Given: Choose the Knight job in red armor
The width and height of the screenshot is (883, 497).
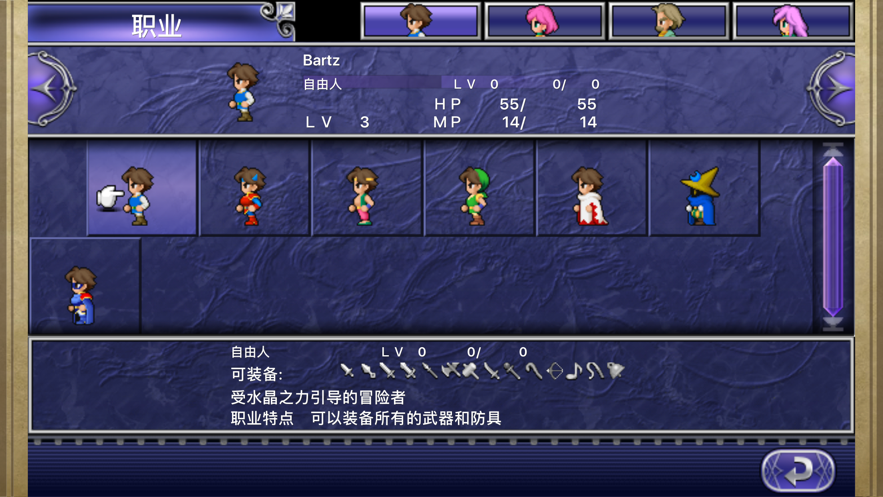Looking at the screenshot, I should point(254,189).
